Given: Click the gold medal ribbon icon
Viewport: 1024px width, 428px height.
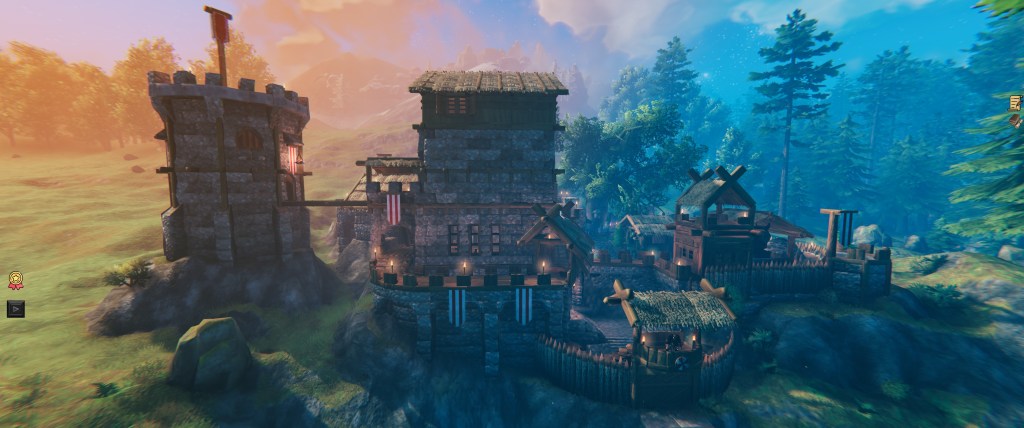Looking at the screenshot, I should 15,281.
